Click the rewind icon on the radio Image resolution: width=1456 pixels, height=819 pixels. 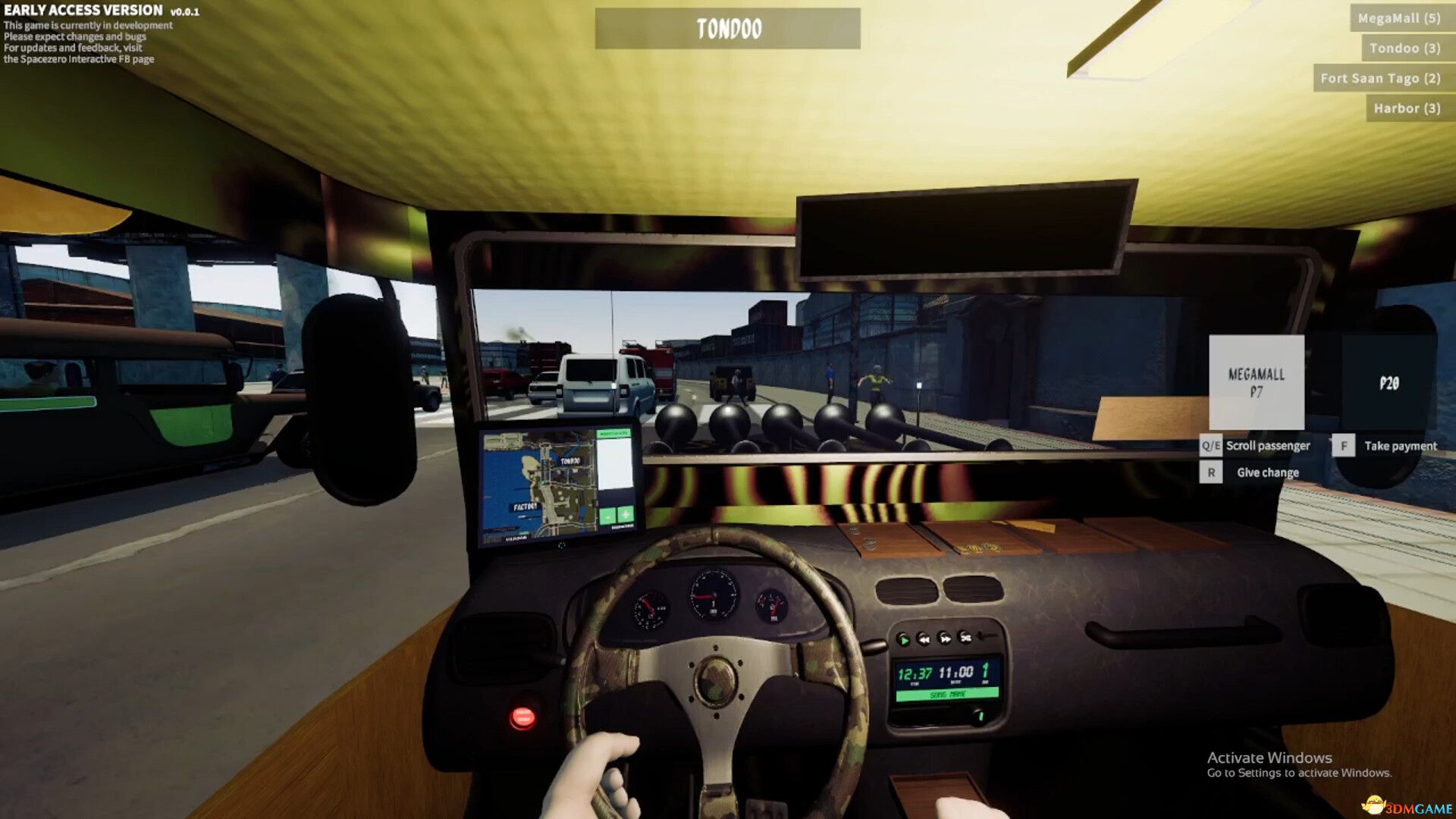point(923,639)
